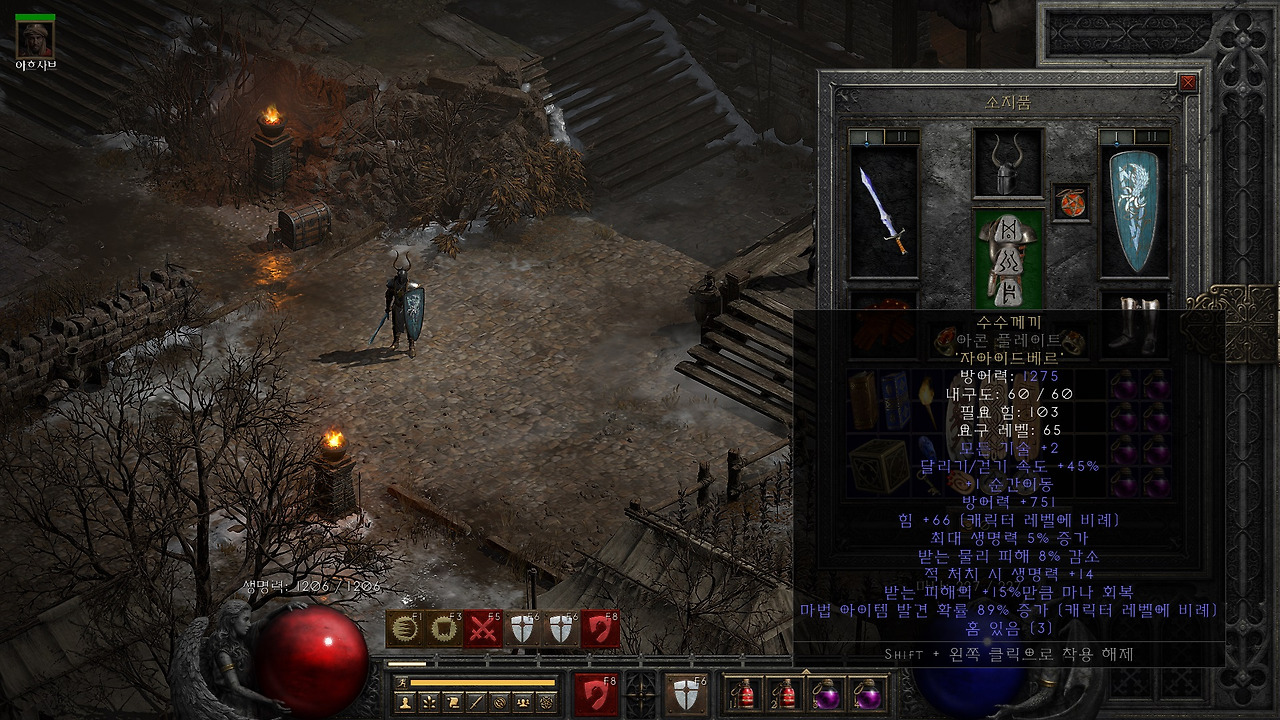Viewport: 1280px width, 720px height.
Task: Pick up the blue kite shield
Action: [x=1134, y=212]
